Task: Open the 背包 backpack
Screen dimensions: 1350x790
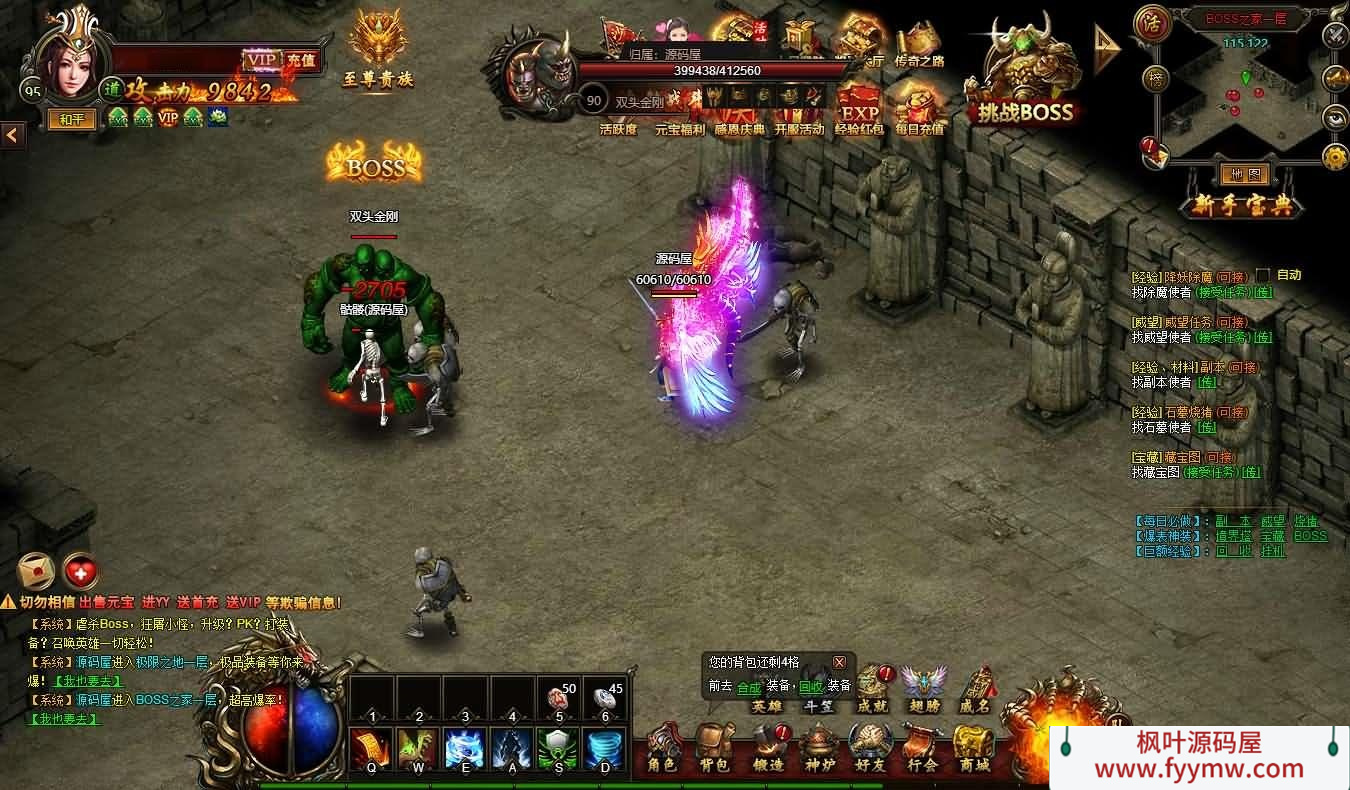Action: pyautogui.click(x=714, y=750)
